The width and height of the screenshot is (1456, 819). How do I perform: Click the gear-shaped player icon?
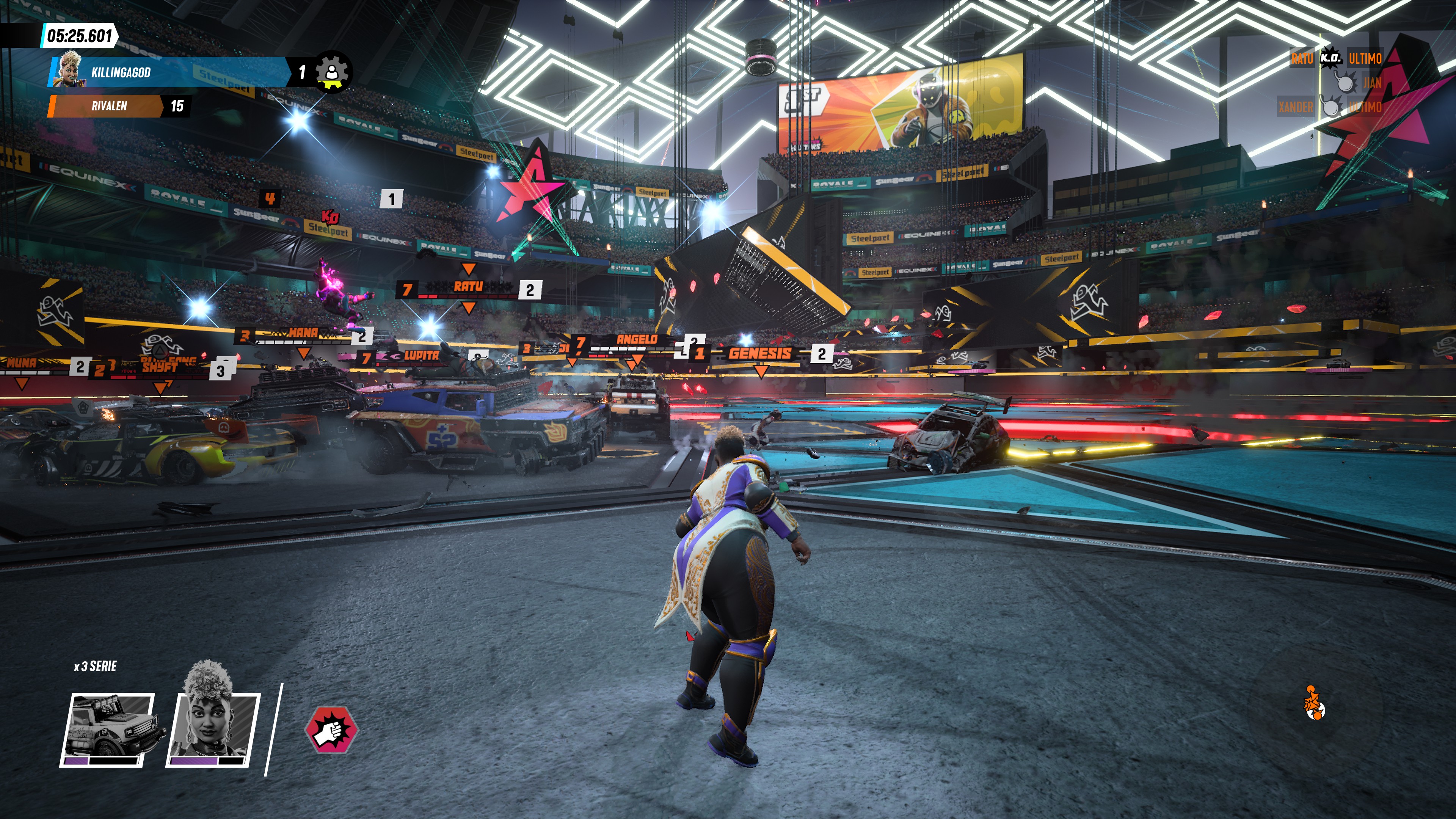pos(333,72)
